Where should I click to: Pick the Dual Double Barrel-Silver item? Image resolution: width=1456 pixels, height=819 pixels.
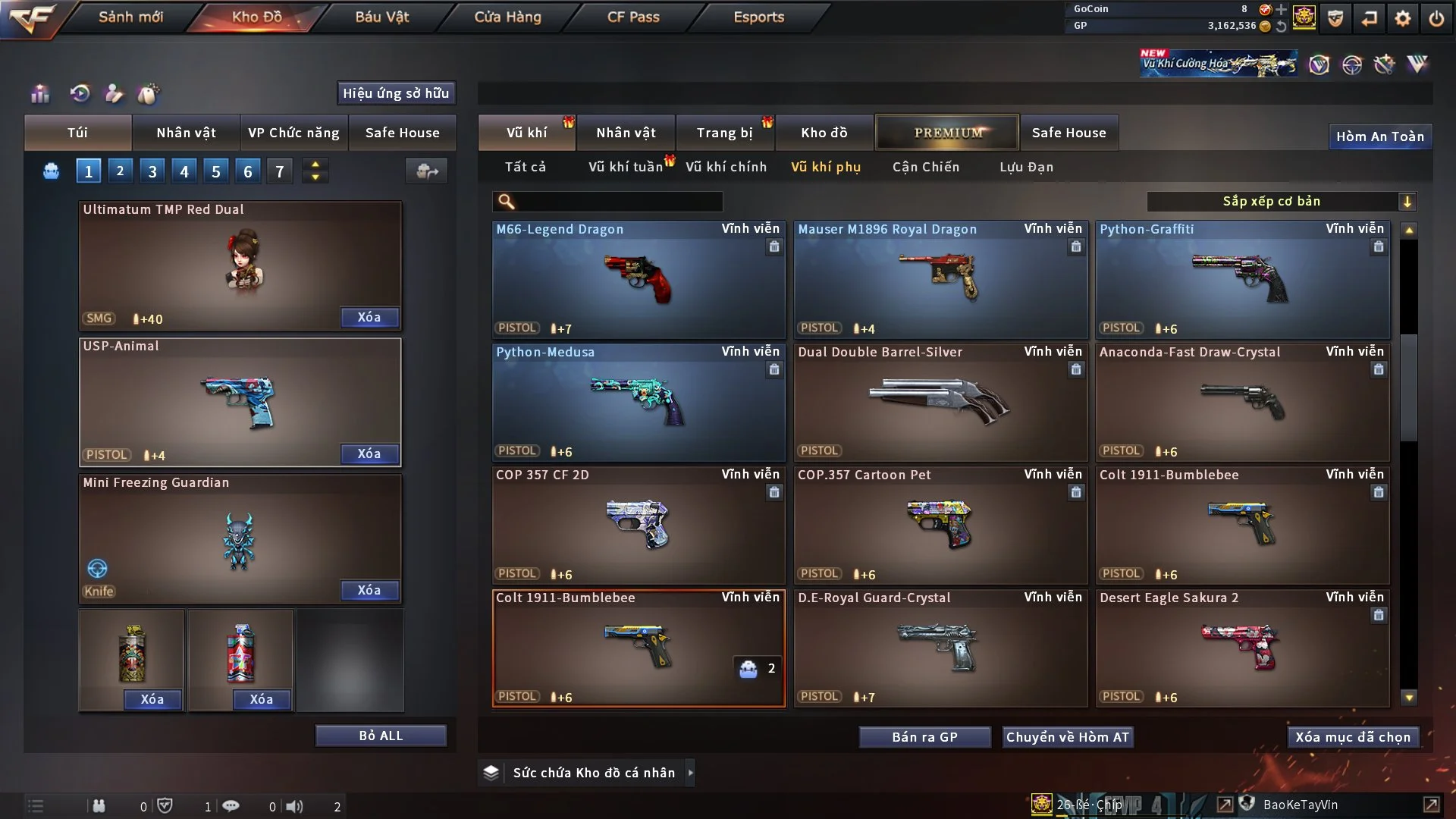click(x=940, y=402)
